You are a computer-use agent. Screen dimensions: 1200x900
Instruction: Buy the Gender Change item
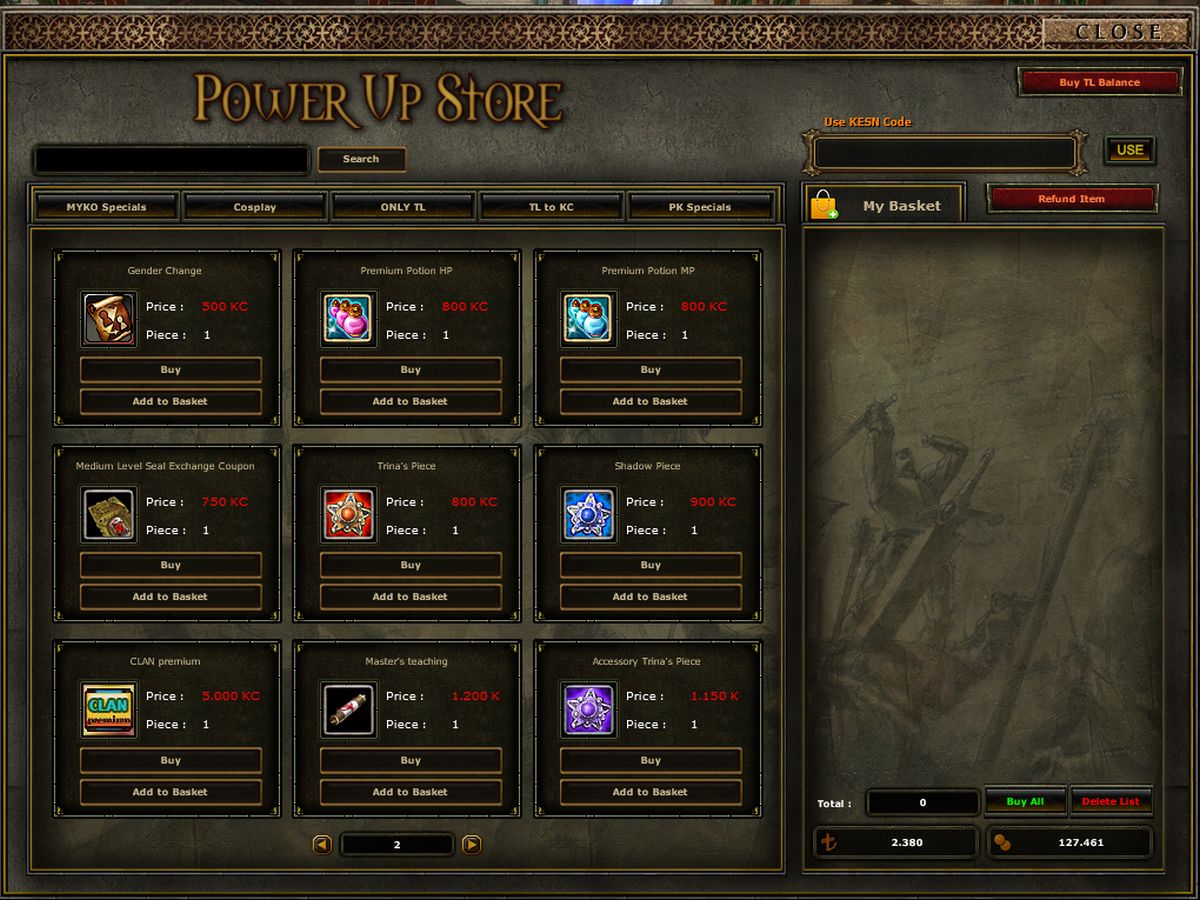point(171,370)
